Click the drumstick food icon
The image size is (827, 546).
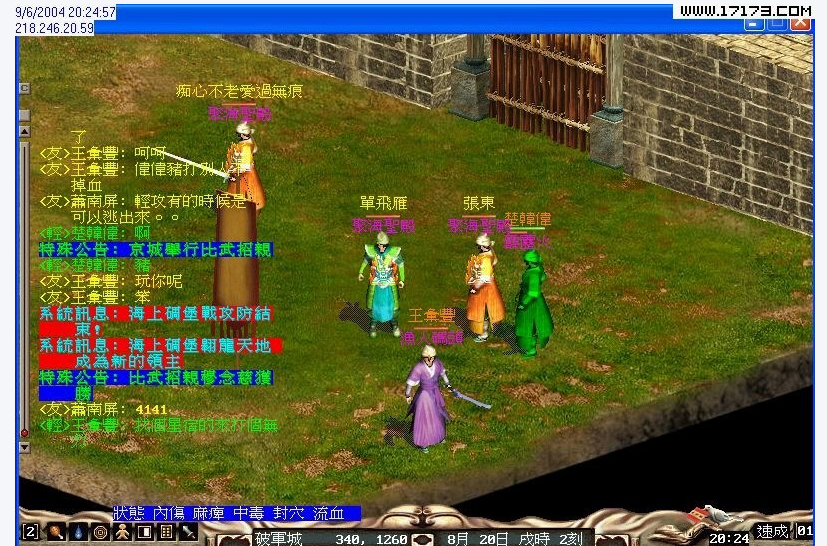pyautogui.click(x=55, y=532)
